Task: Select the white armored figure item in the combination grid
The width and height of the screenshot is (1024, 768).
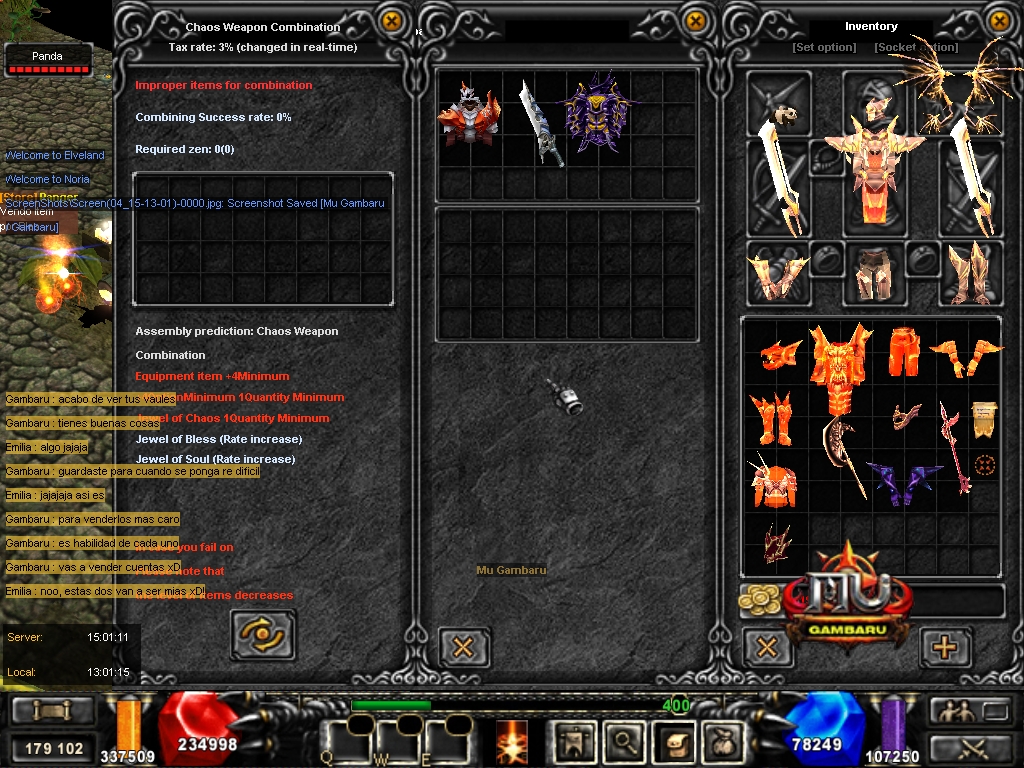Action: [x=468, y=112]
